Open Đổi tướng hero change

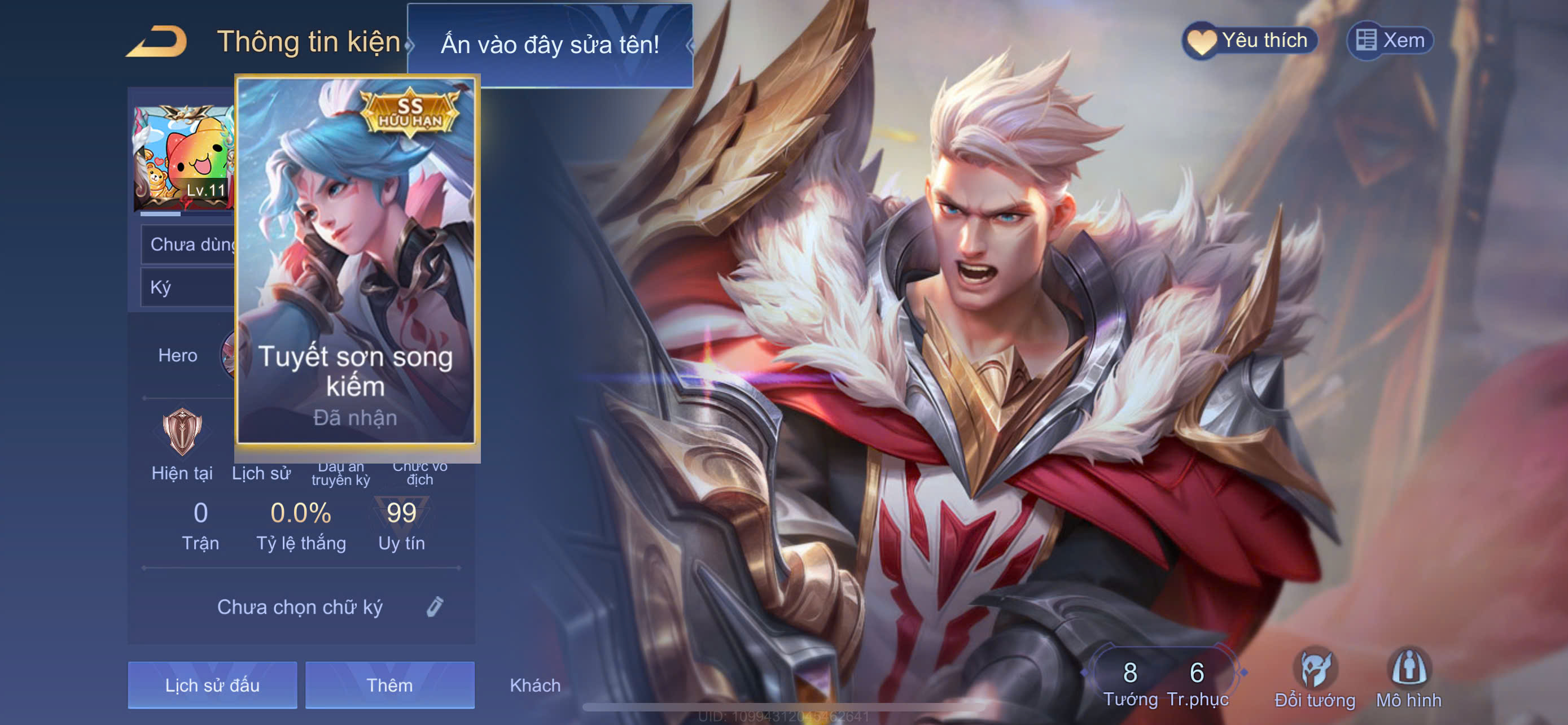click(1315, 679)
